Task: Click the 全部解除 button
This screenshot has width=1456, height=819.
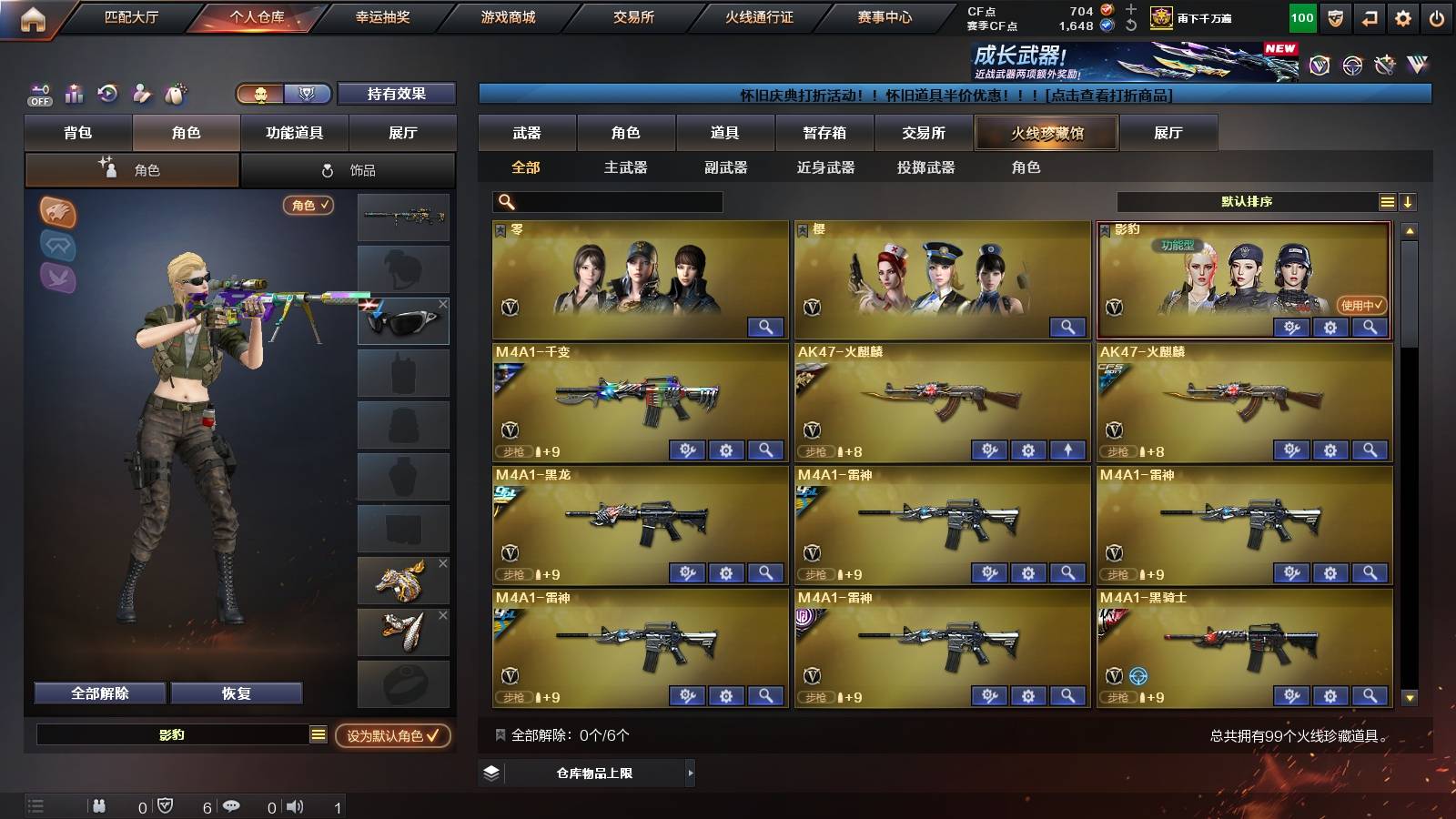Action: click(x=98, y=693)
